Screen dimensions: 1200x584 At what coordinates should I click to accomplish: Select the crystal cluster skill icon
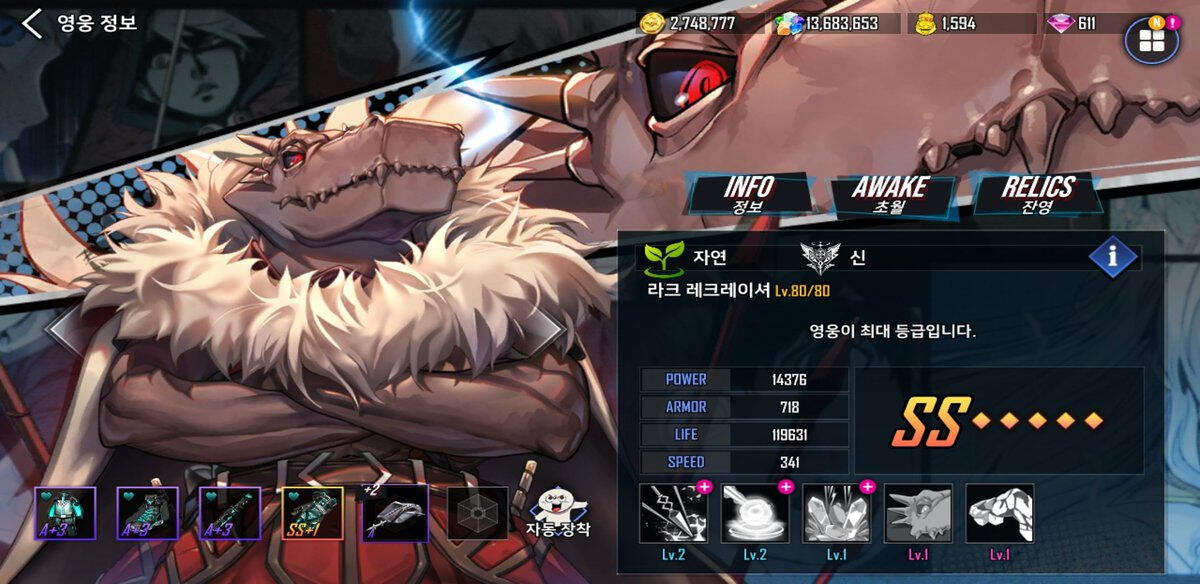pyautogui.click(x=837, y=514)
